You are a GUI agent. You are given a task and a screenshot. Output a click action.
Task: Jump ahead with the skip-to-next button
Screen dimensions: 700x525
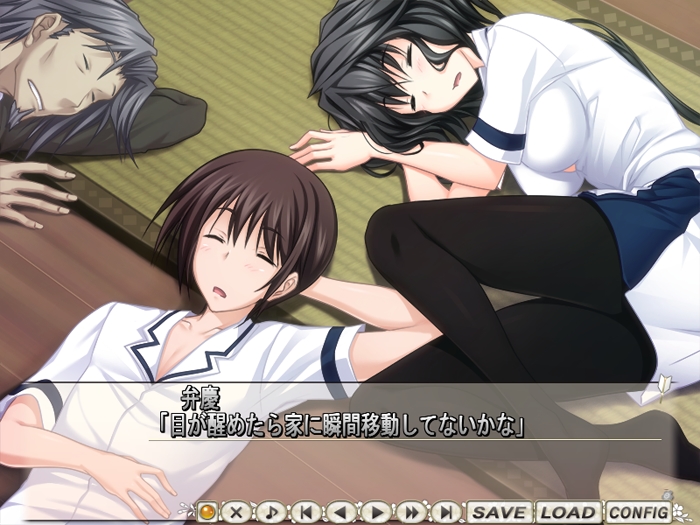446,512
